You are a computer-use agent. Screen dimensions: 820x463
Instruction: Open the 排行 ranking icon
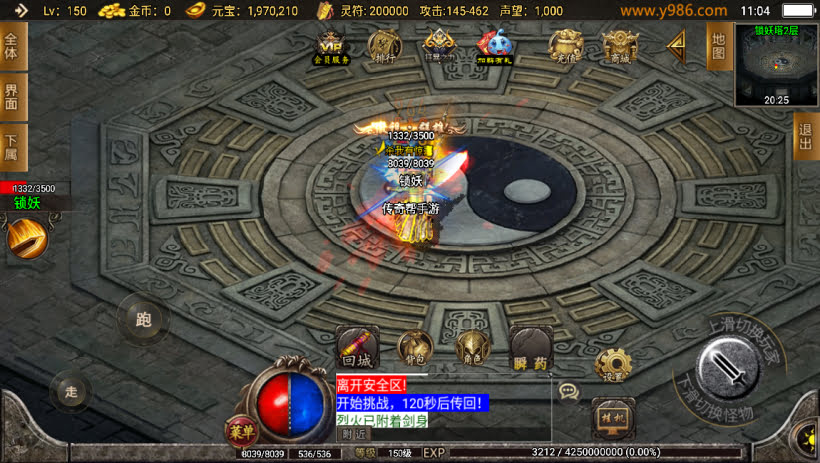point(384,46)
